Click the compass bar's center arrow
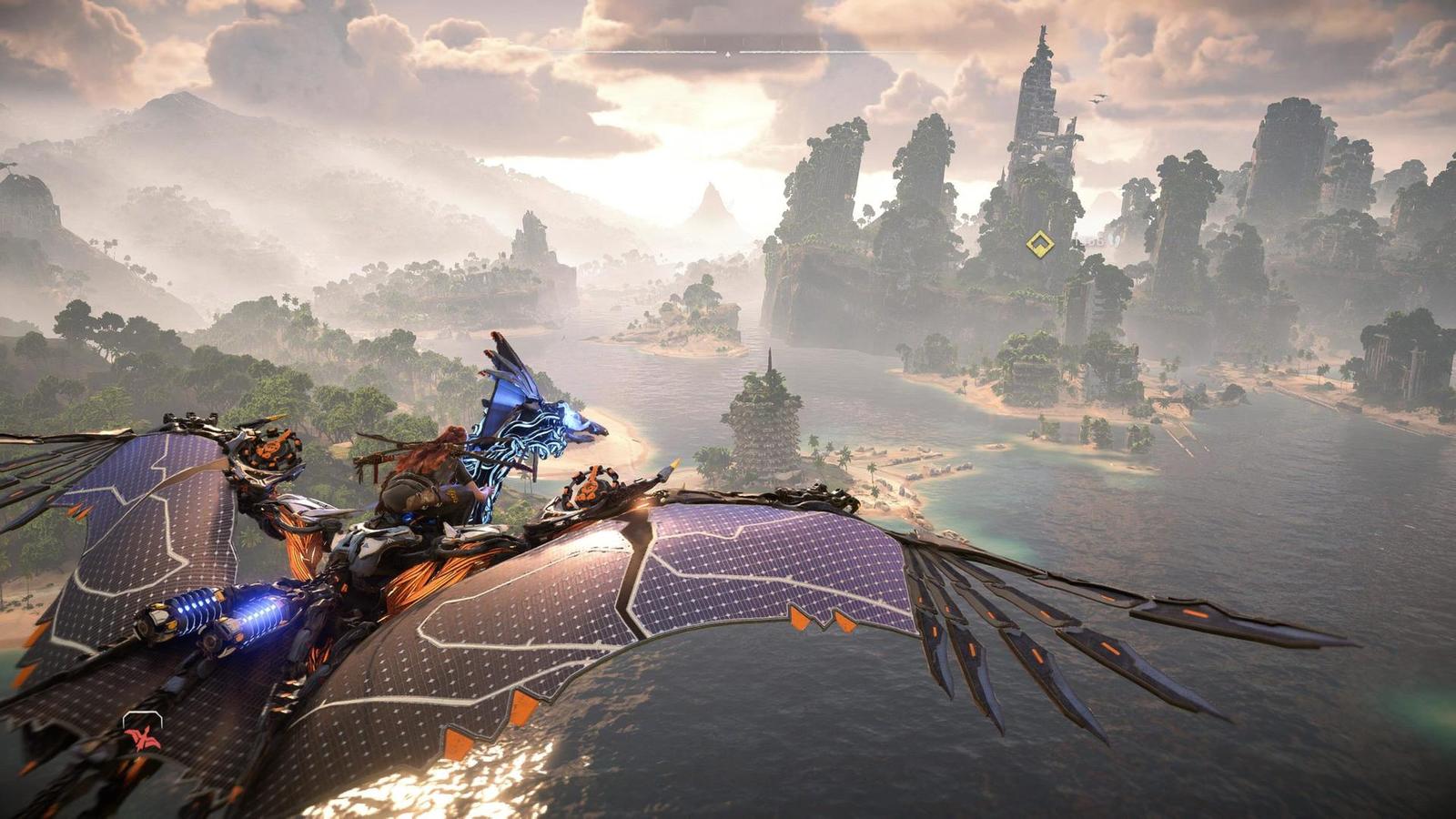The image size is (1456, 819). (x=727, y=54)
